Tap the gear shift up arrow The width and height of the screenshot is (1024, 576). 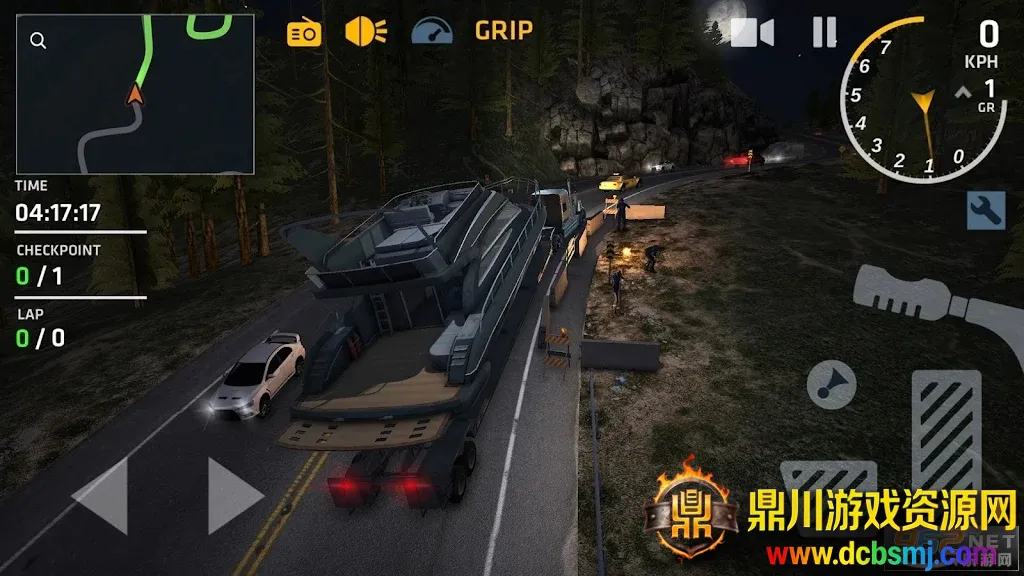[963, 93]
